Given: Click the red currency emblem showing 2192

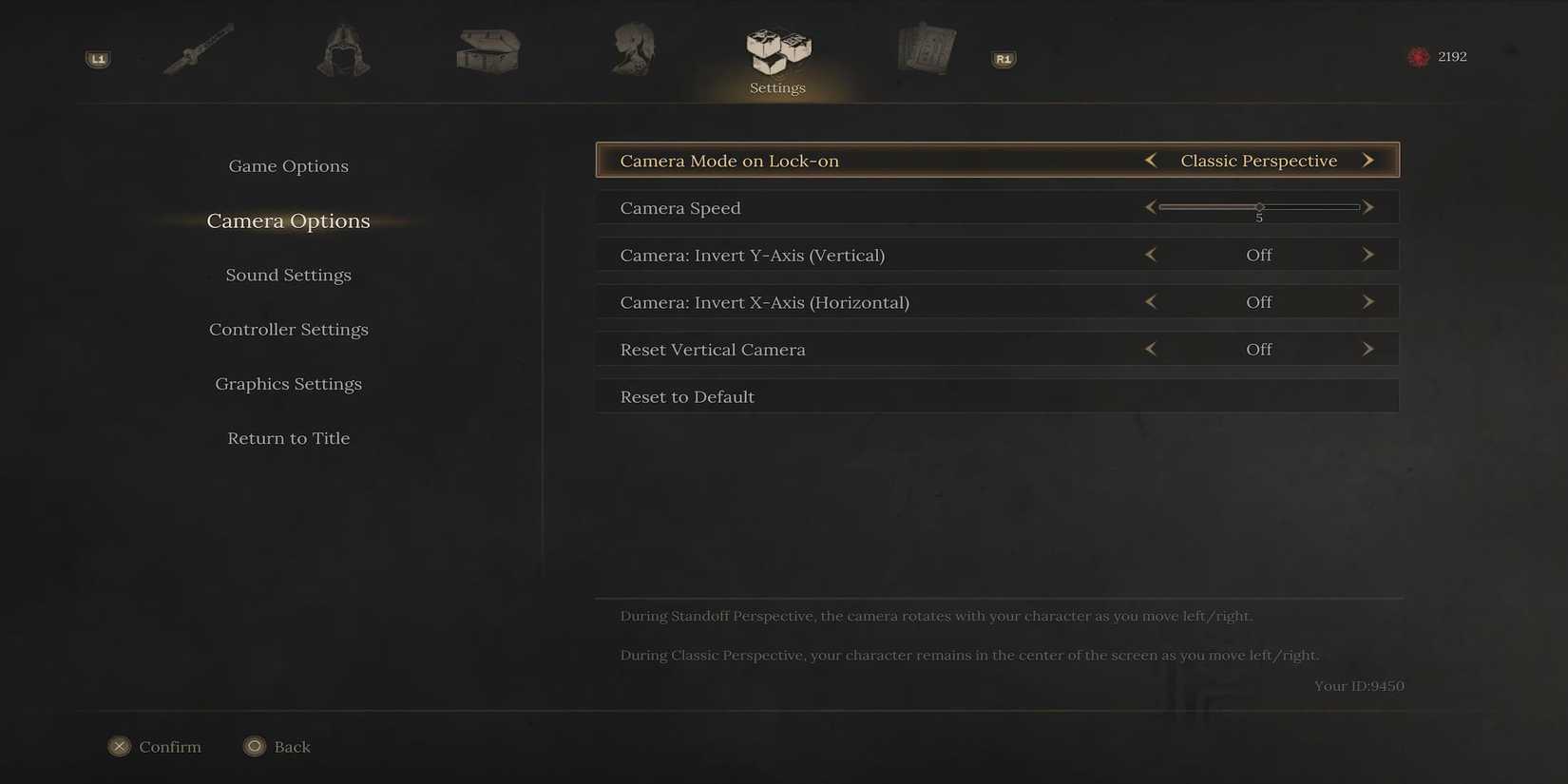Looking at the screenshot, I should (x=1419, y=56).
